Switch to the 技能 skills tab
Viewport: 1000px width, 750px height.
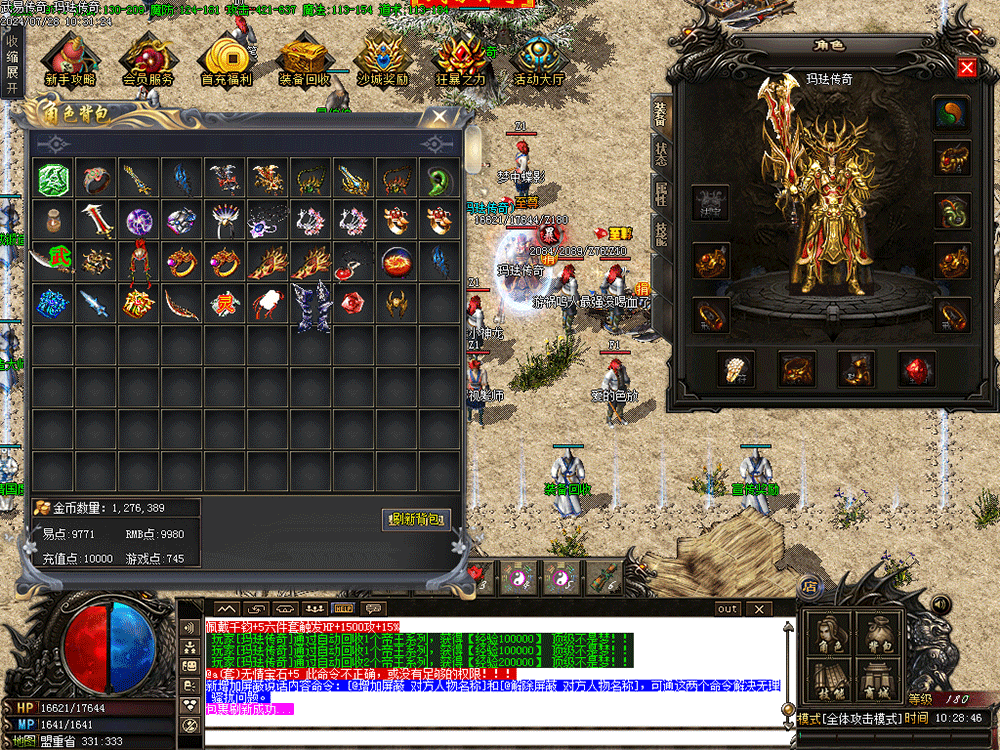pyautogui.click(x=661, y=233)
